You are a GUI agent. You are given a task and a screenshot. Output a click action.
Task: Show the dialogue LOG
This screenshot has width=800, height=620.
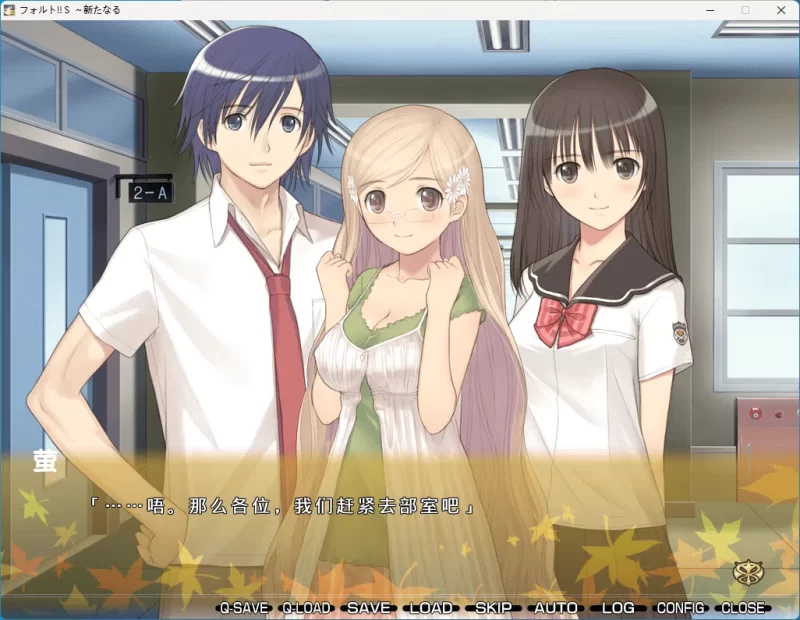pyautogui.click(x=618, y=607)
